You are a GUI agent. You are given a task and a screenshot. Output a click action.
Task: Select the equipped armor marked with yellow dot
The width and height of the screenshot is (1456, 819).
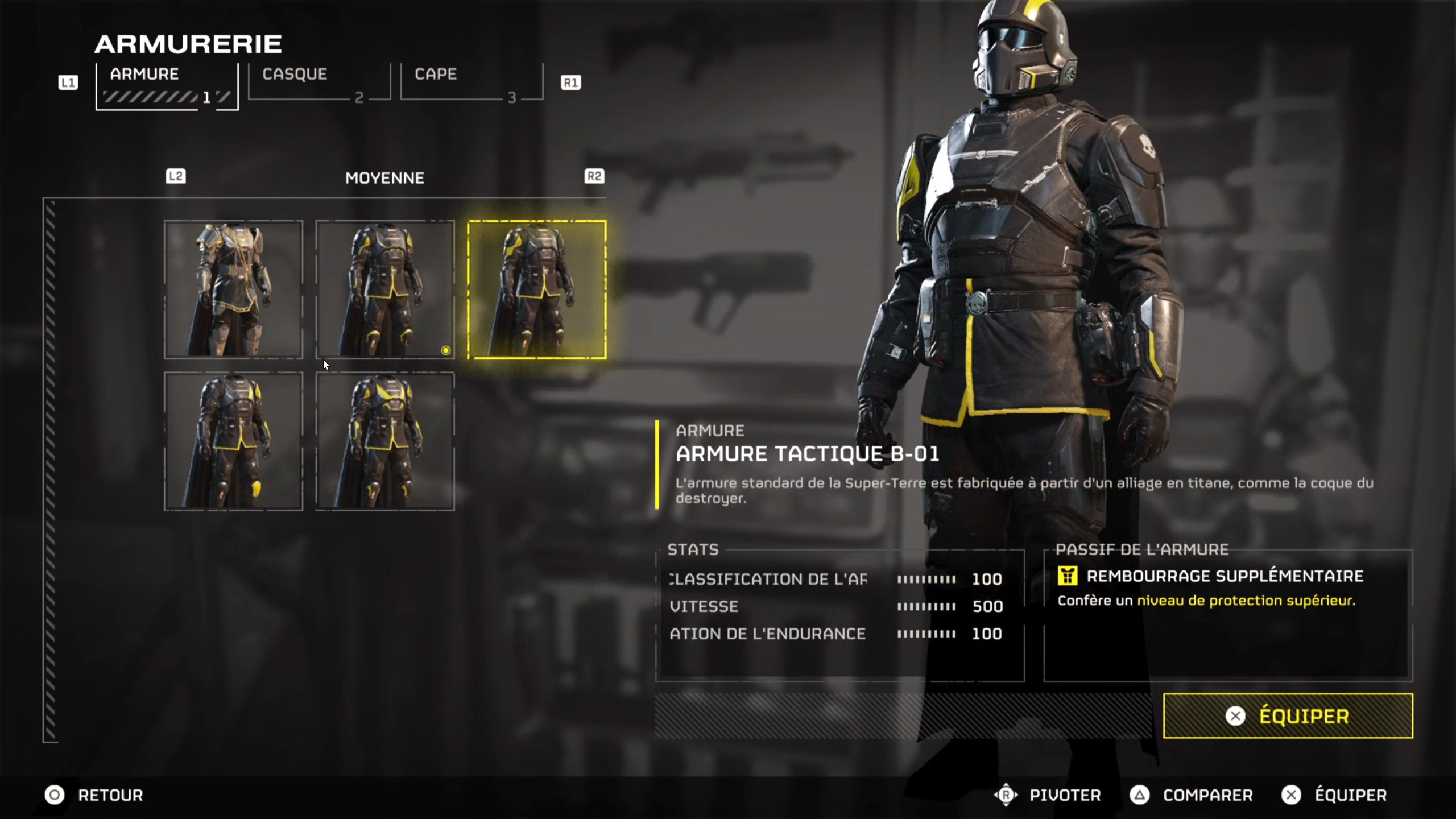(x=385, y=289)
